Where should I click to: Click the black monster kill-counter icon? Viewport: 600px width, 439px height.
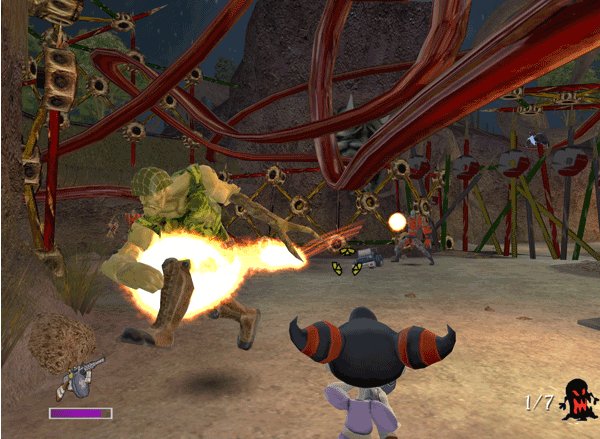pyautogui.click(x=574, y=399)
